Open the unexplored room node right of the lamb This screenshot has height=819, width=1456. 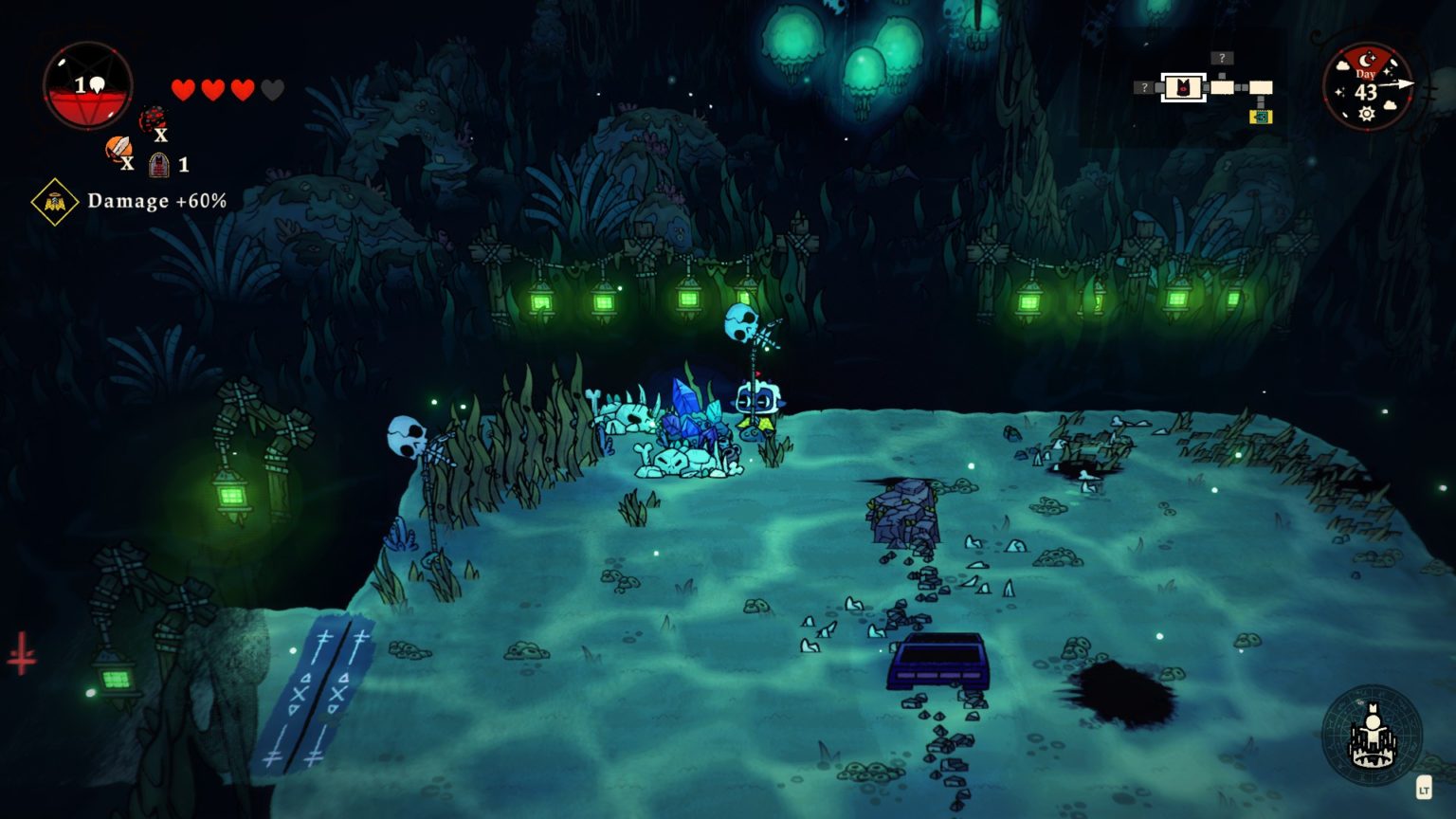pos(1223,87)
